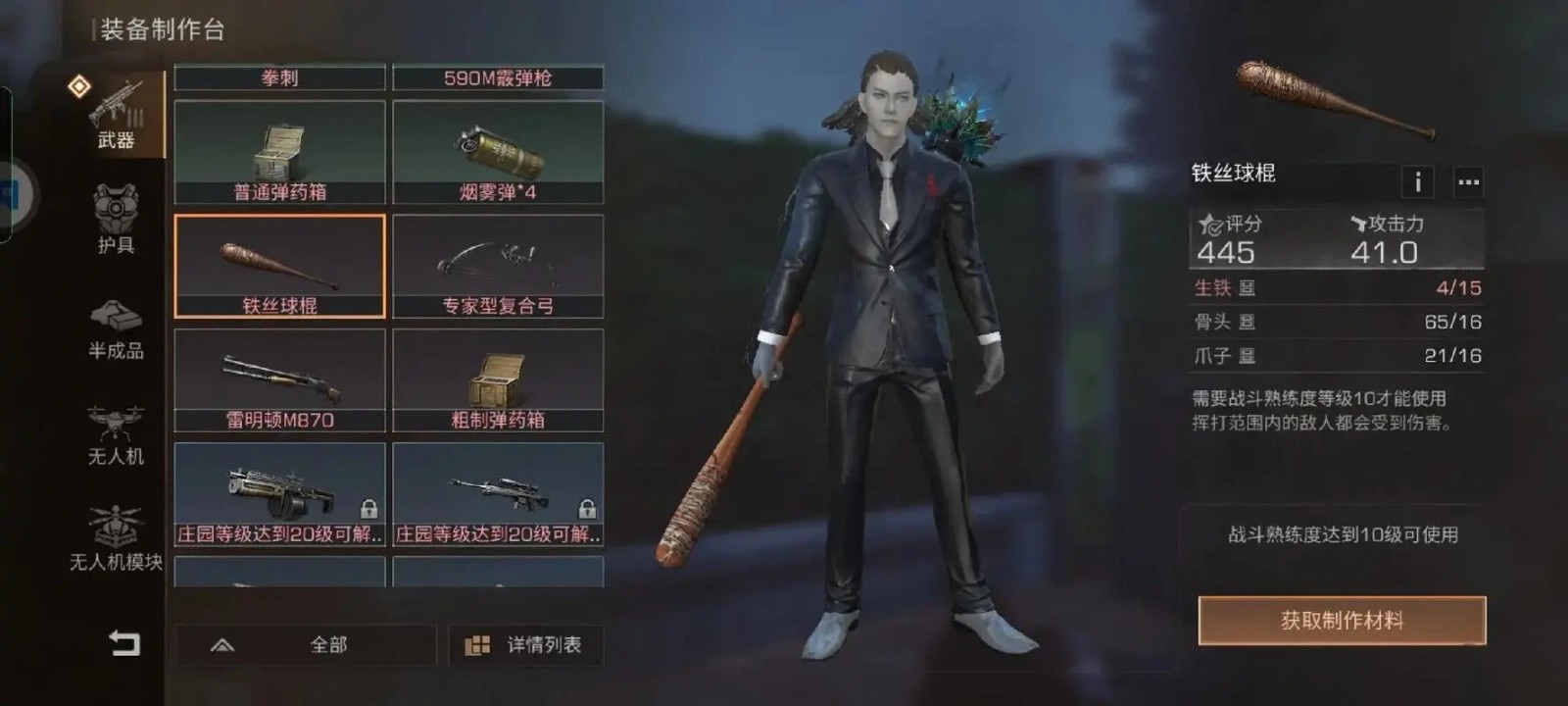1568x706 pixels.
Task: Select the 专家型复合弓 compound bow
Action: (498, 265)
